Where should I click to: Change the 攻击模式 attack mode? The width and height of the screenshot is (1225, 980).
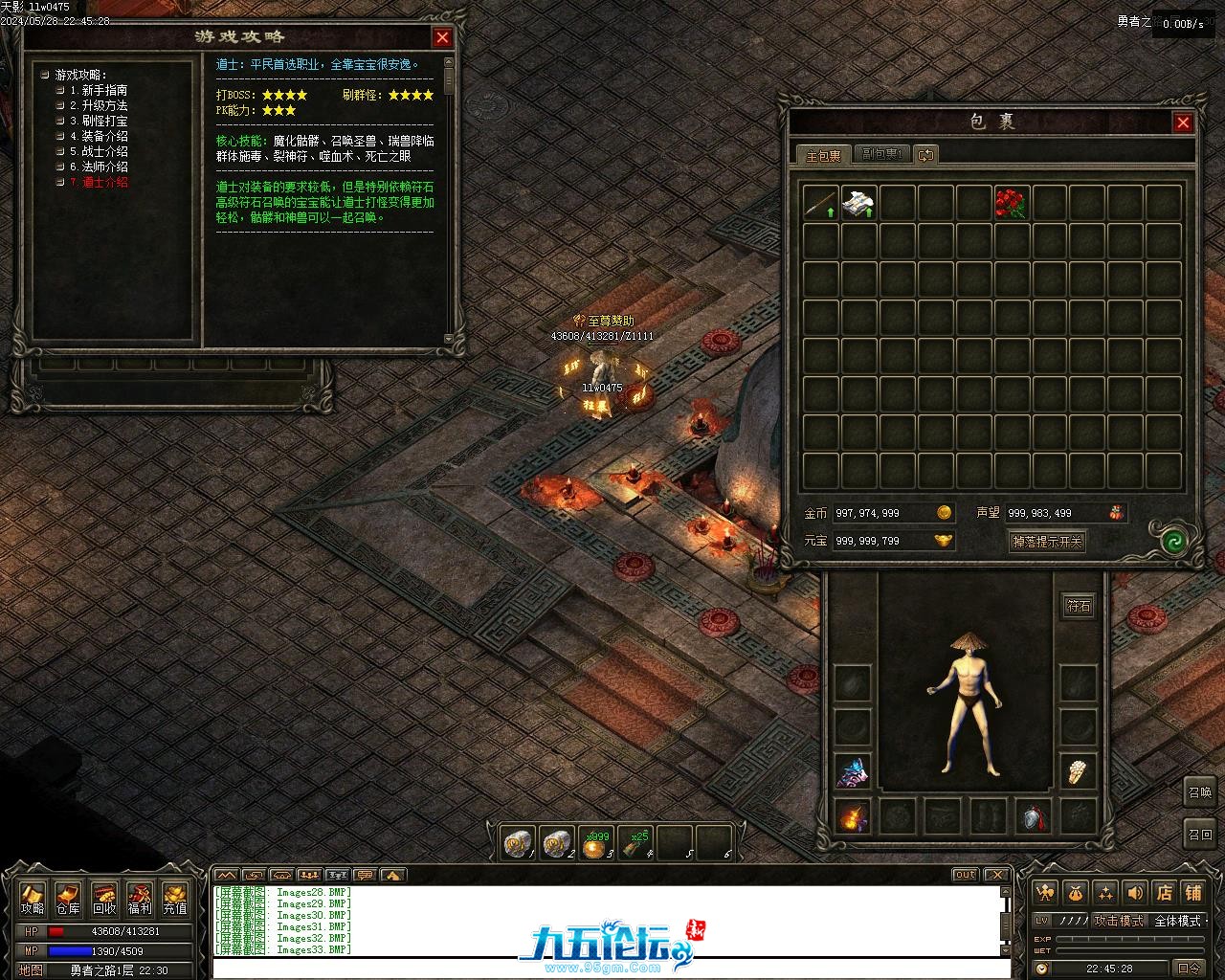pos(1119,921)
